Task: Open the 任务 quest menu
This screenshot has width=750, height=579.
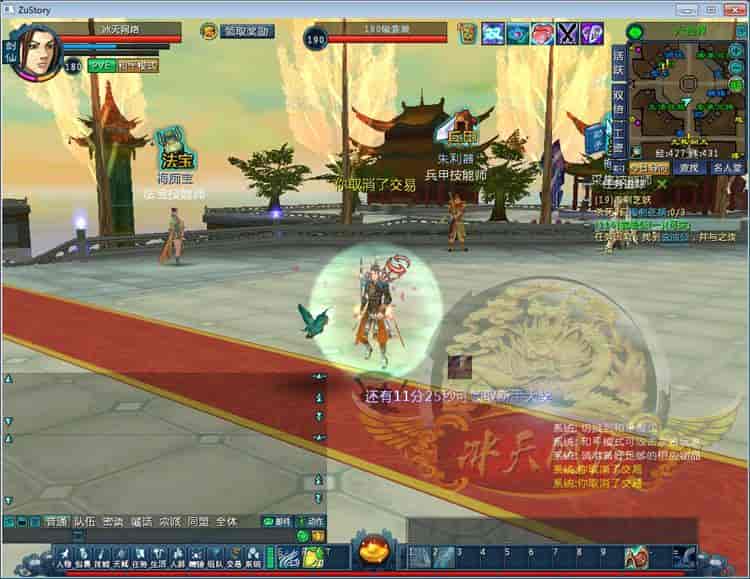Action: (x=139, y=557)
